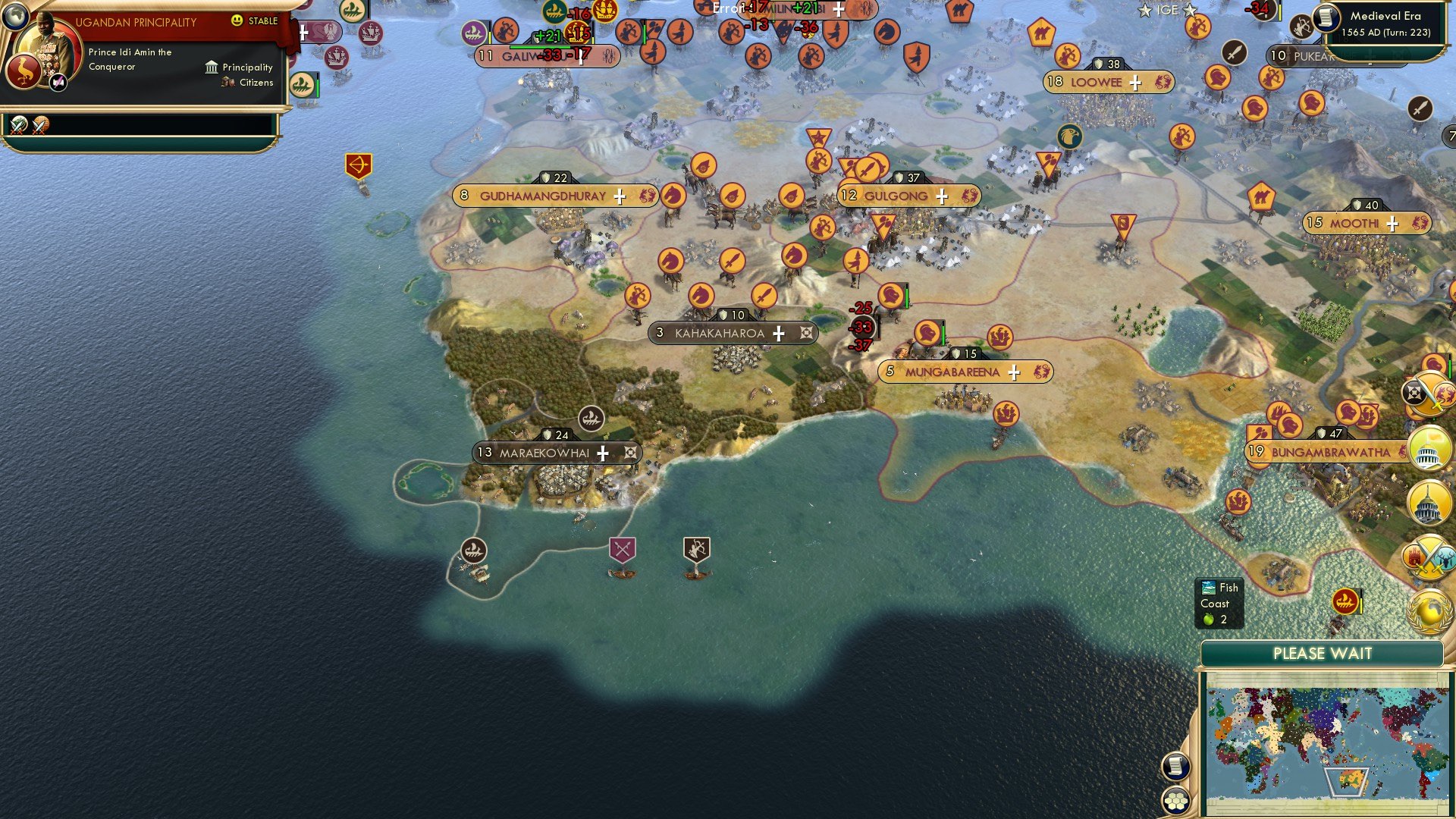Image resolution: width=1456 pixels, height=819 pixels.
Task: Open the notification log scroll beside the minimap
Action: tap(1176, 765)
